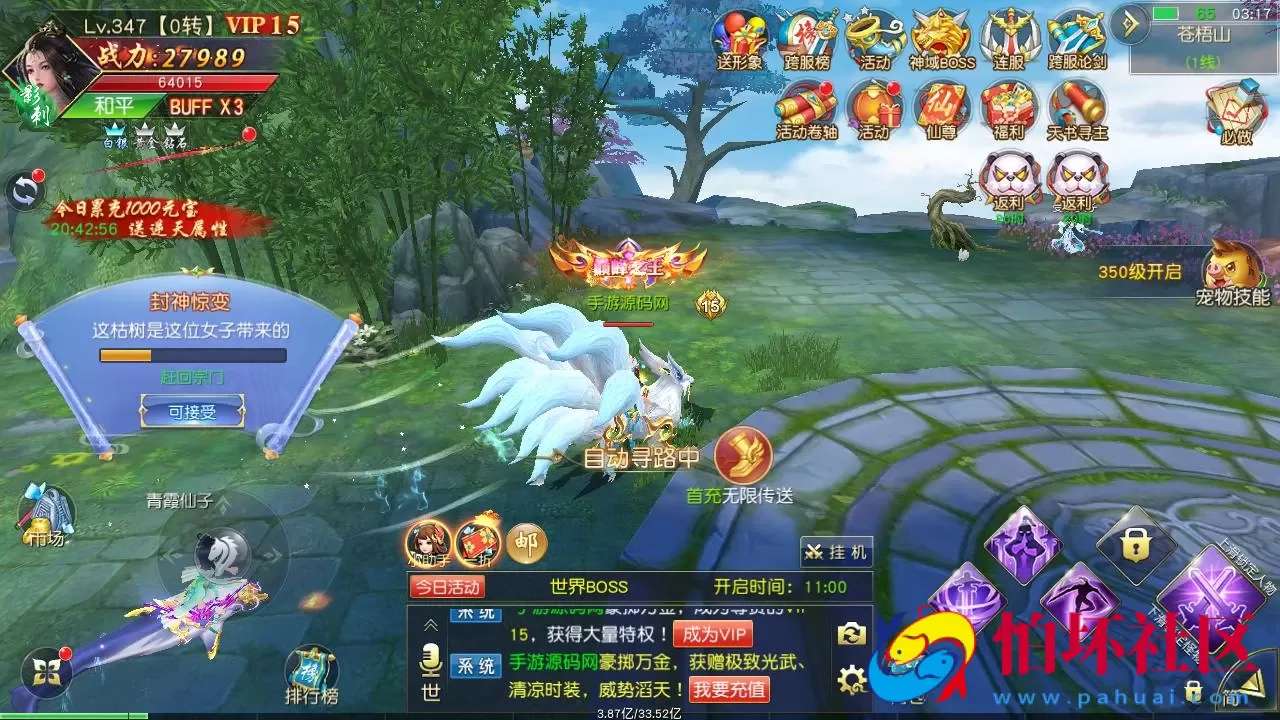Select the 世 world chat channel

430,690
